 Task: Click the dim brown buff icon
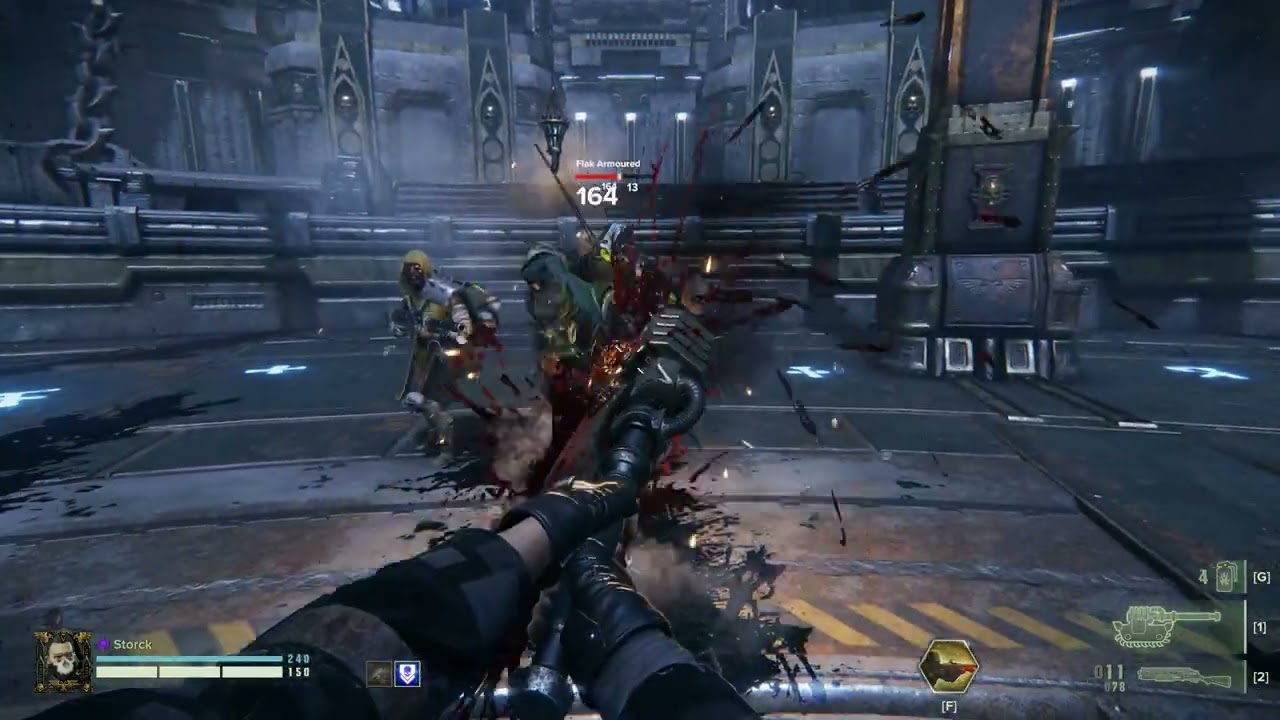[378, 674]
